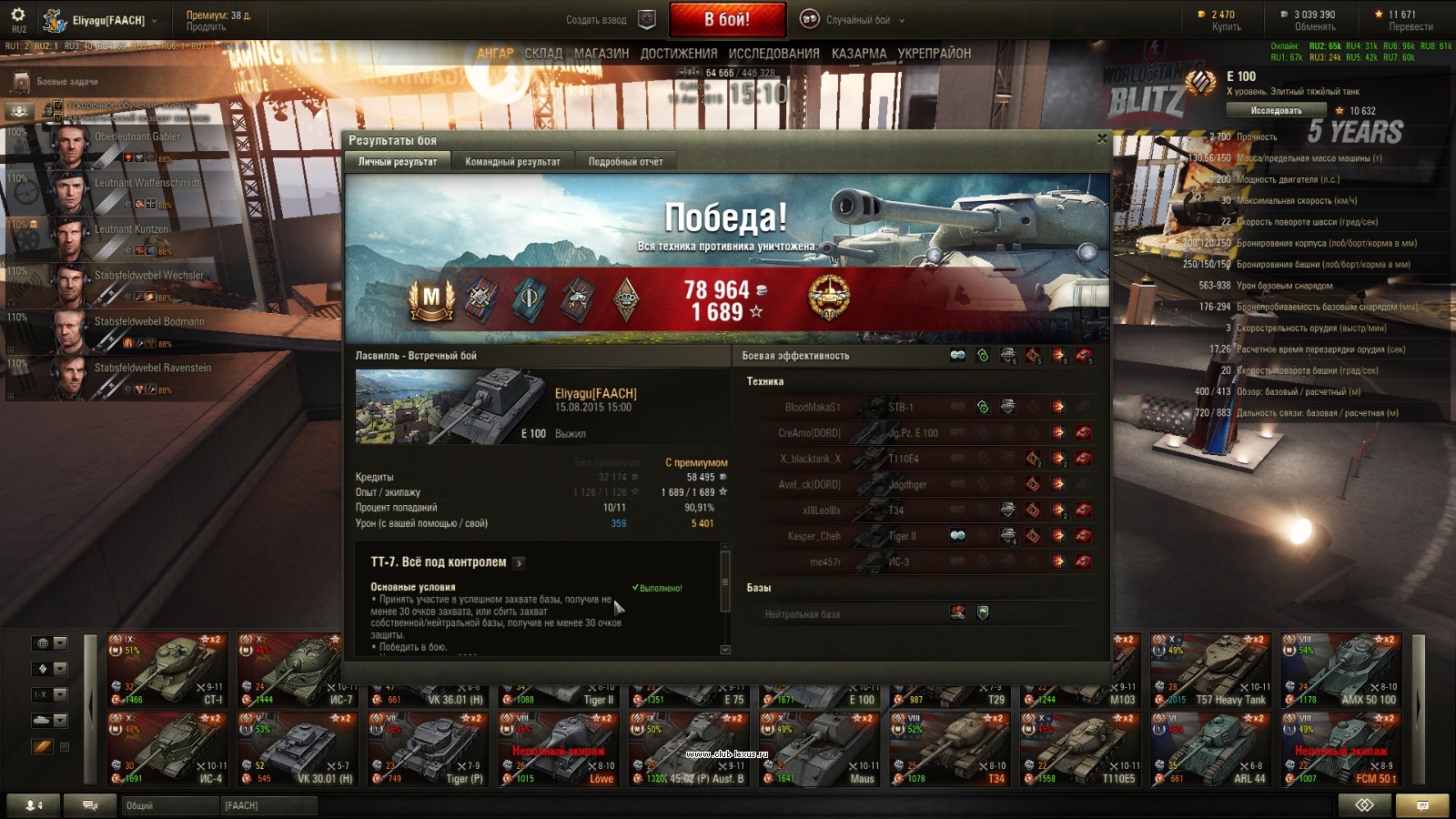The height and width of the screenshot is (819, 1456).
Task: Choose the СТ-I tank in the carousel
Action: coord(168,670)
